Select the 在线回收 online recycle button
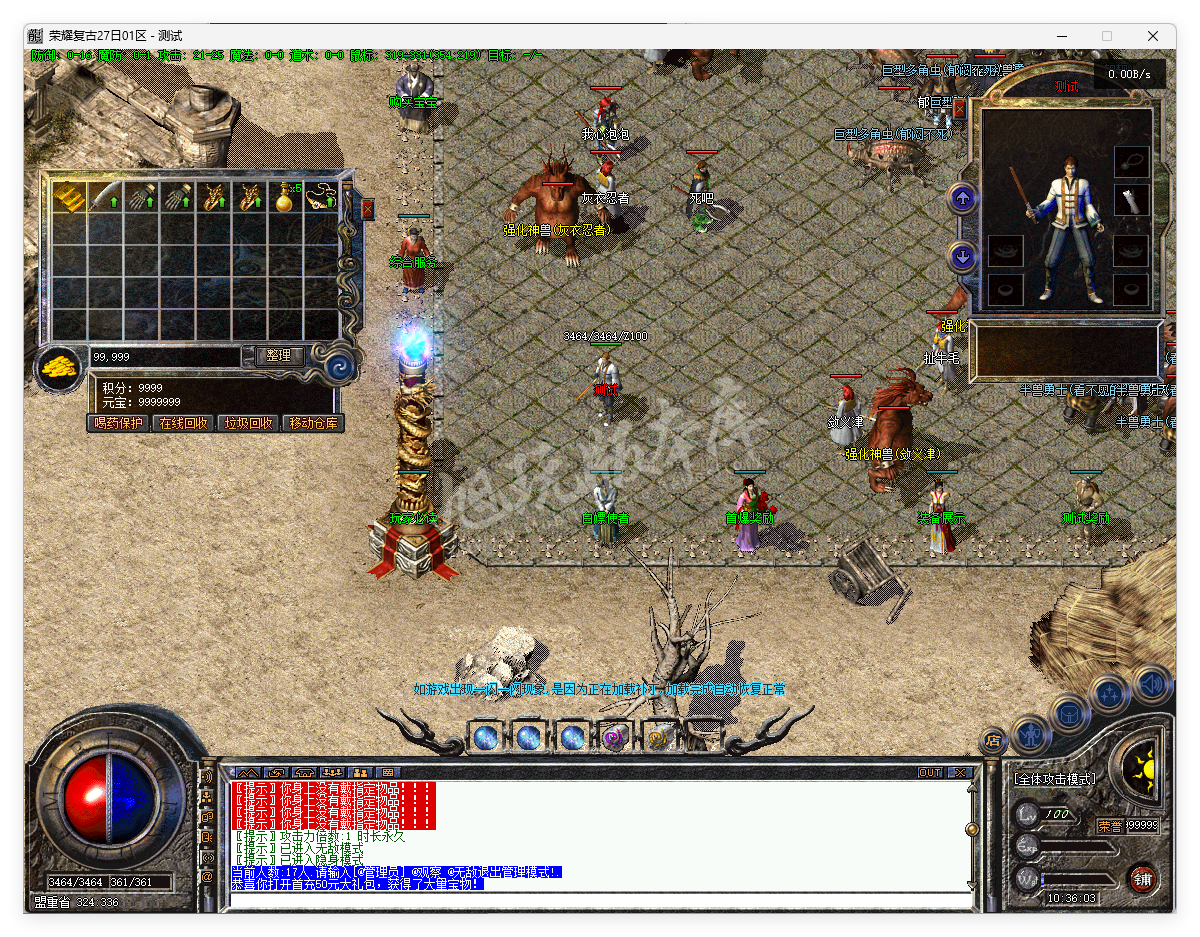The height and width of the screenshot is (937, 1200). click(183, 423)
